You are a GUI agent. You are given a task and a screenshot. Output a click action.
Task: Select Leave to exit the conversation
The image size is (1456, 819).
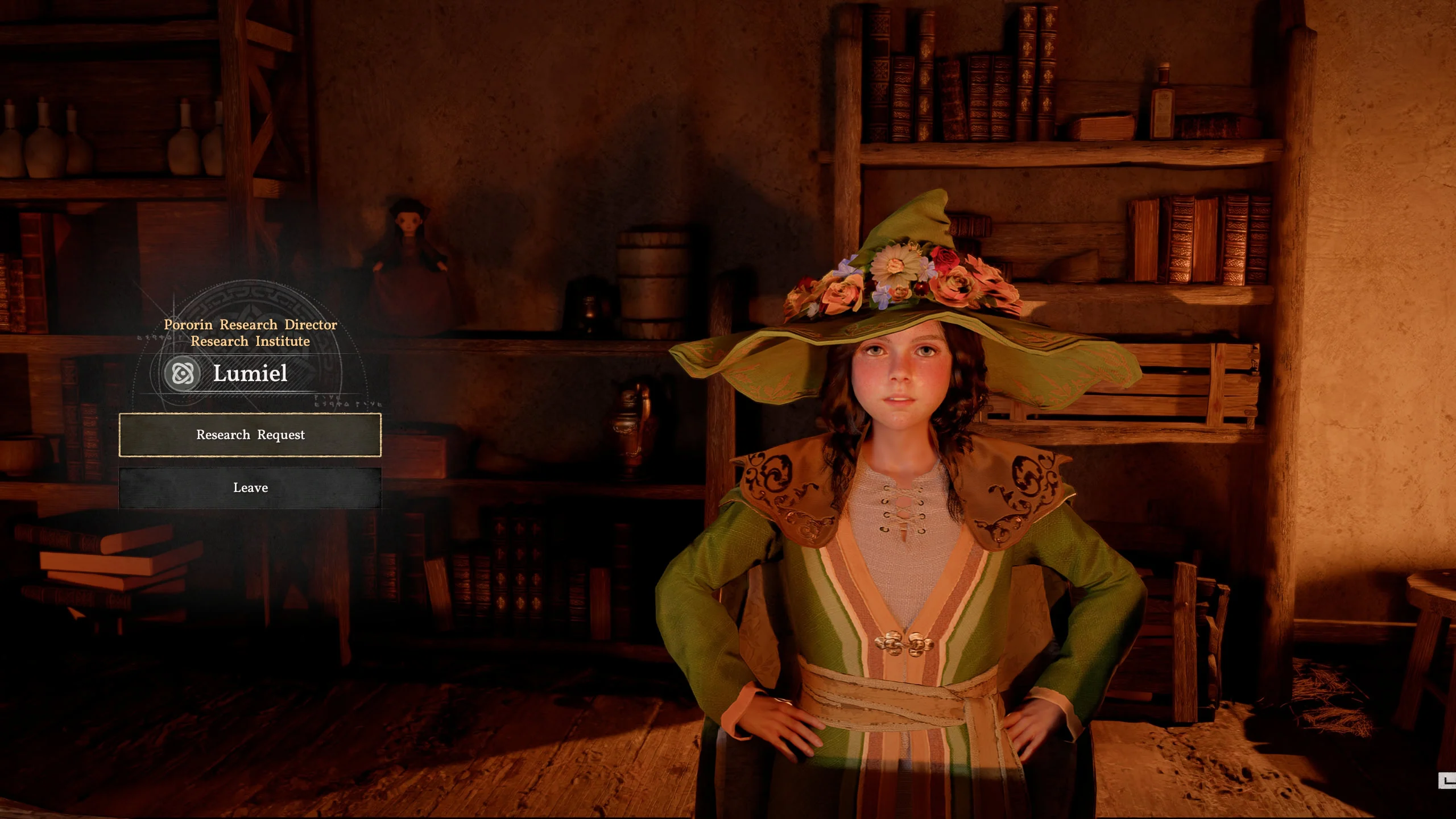point(250,488)
